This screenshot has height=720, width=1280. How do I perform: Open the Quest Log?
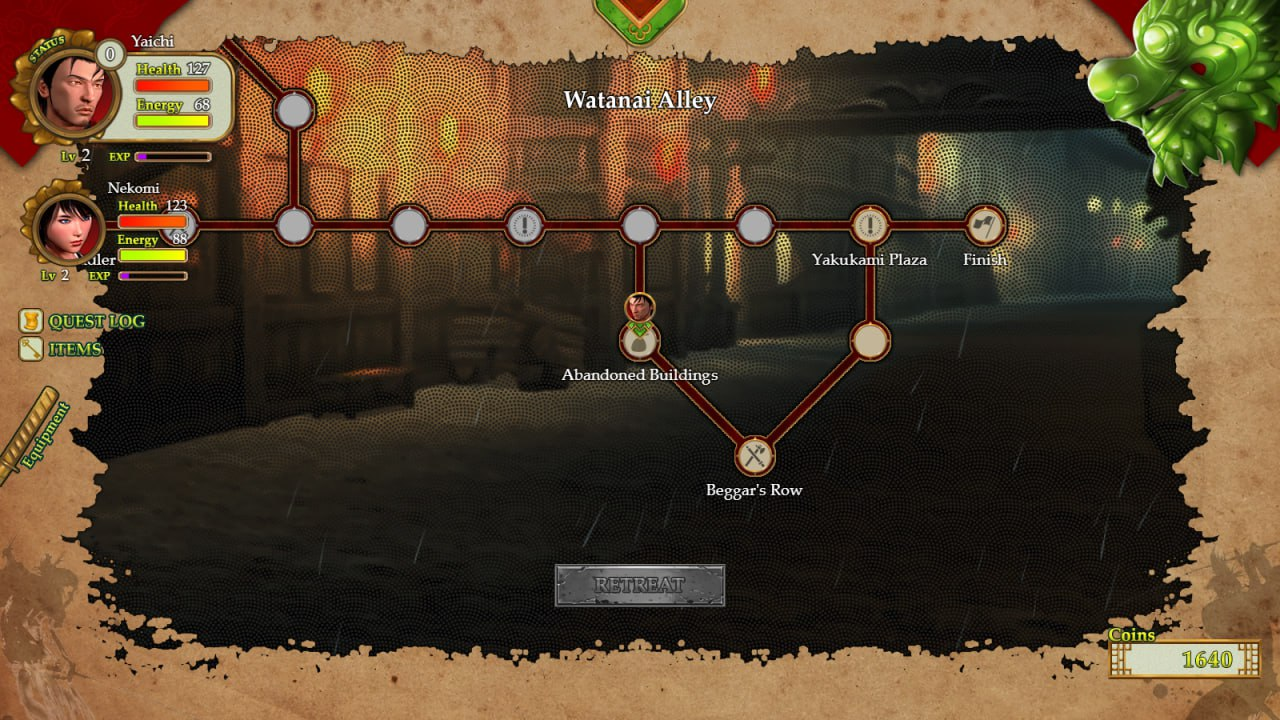(84, 321)
